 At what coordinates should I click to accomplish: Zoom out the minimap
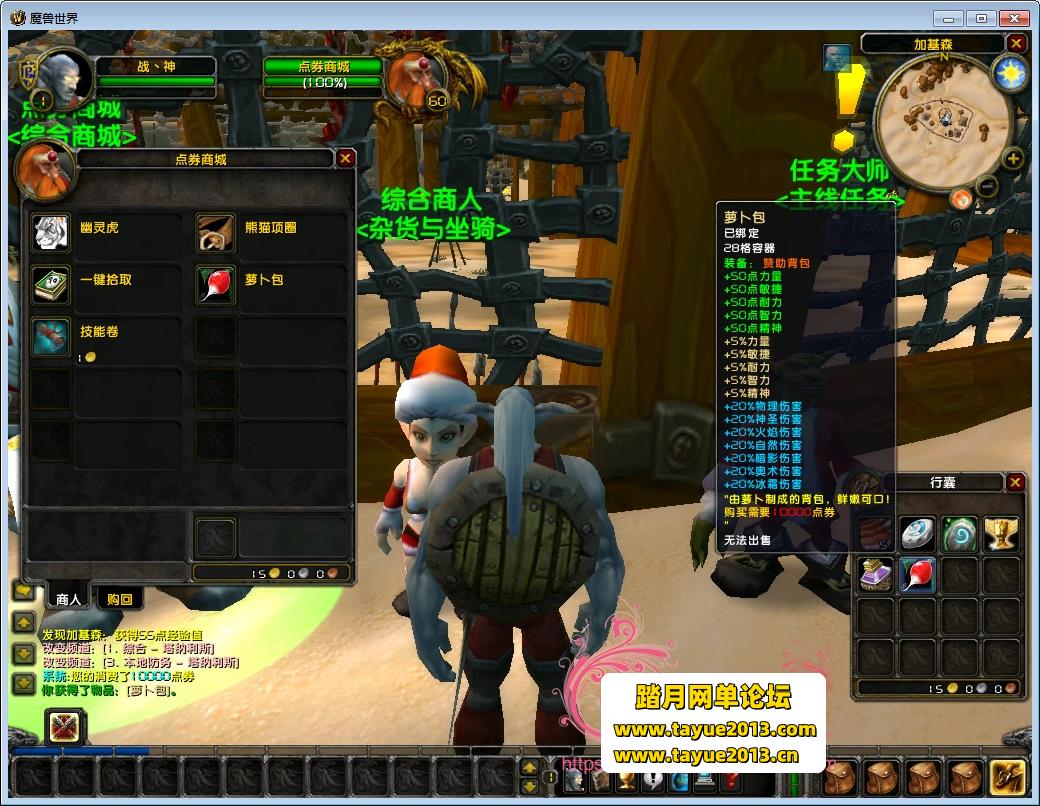pyautogui.click(x=987, y=185)
